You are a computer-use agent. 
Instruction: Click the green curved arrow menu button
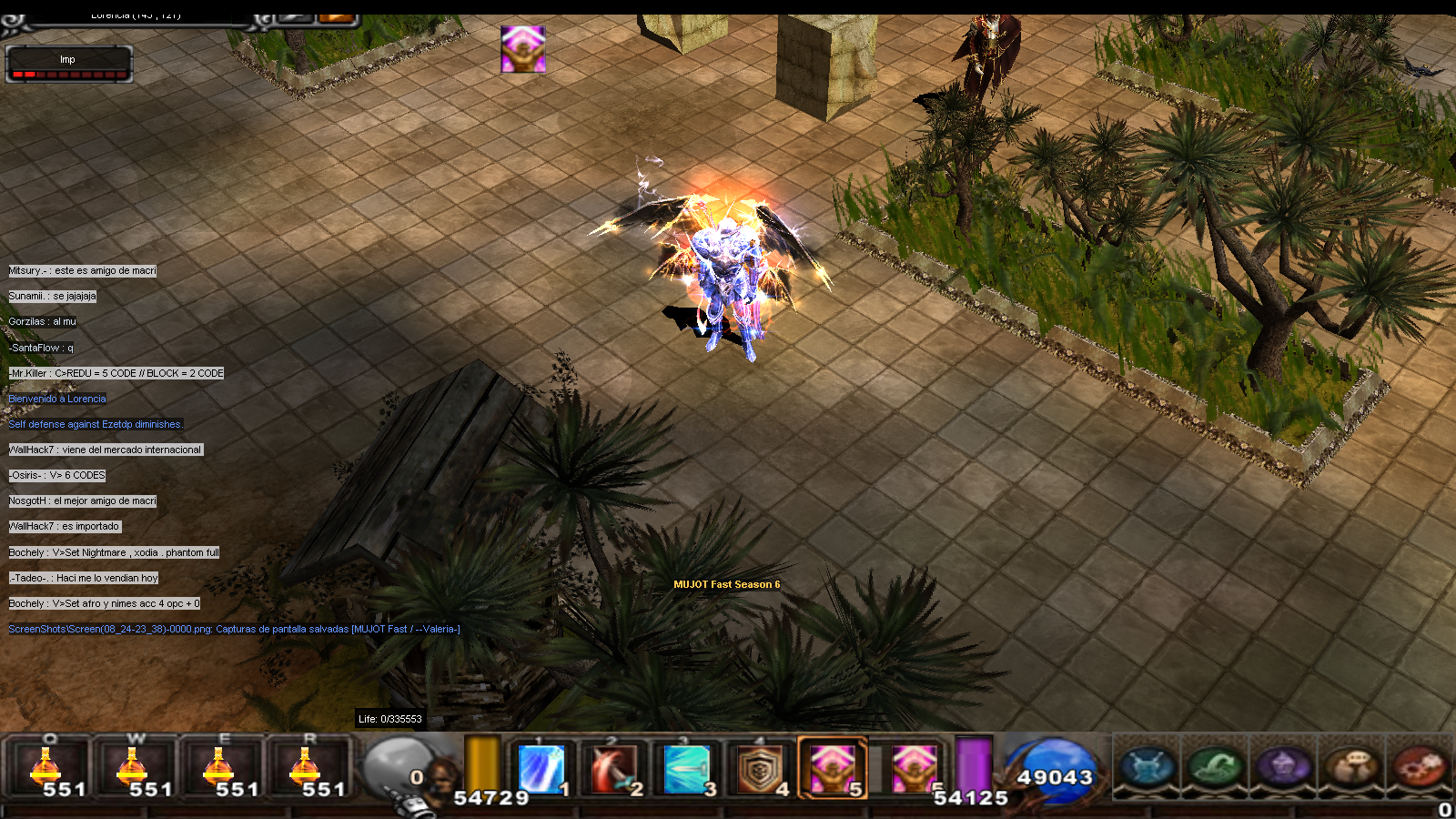(1216, 766)
